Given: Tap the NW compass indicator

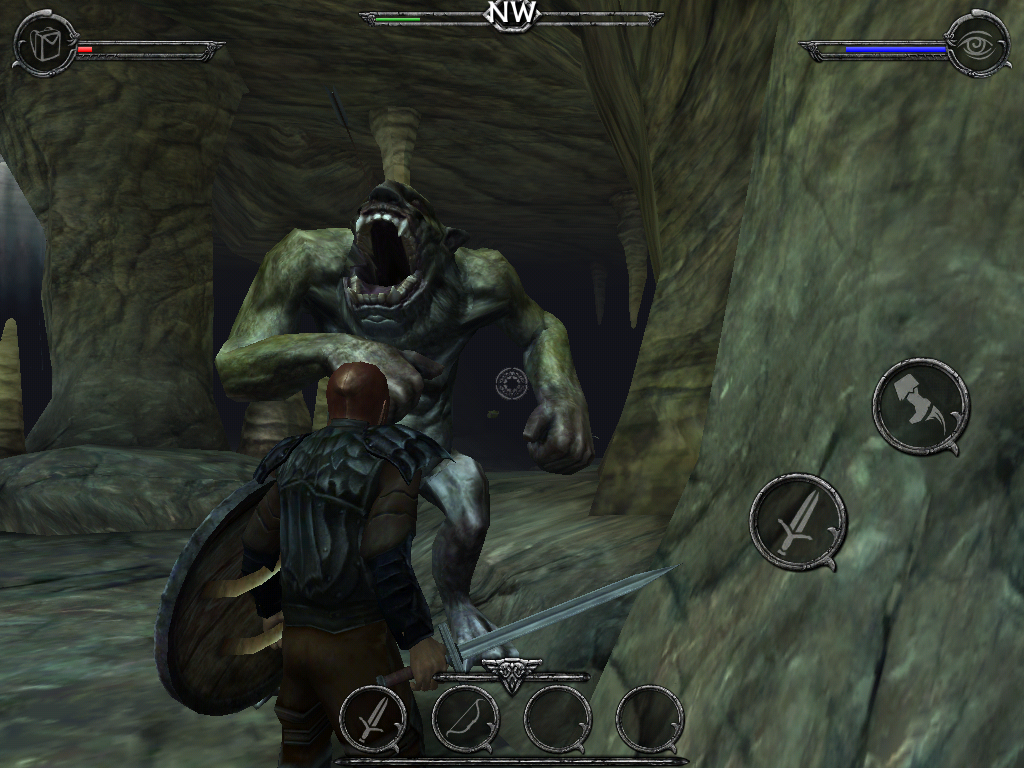Looking at the screenshot, I should click(x=511, y=14).
